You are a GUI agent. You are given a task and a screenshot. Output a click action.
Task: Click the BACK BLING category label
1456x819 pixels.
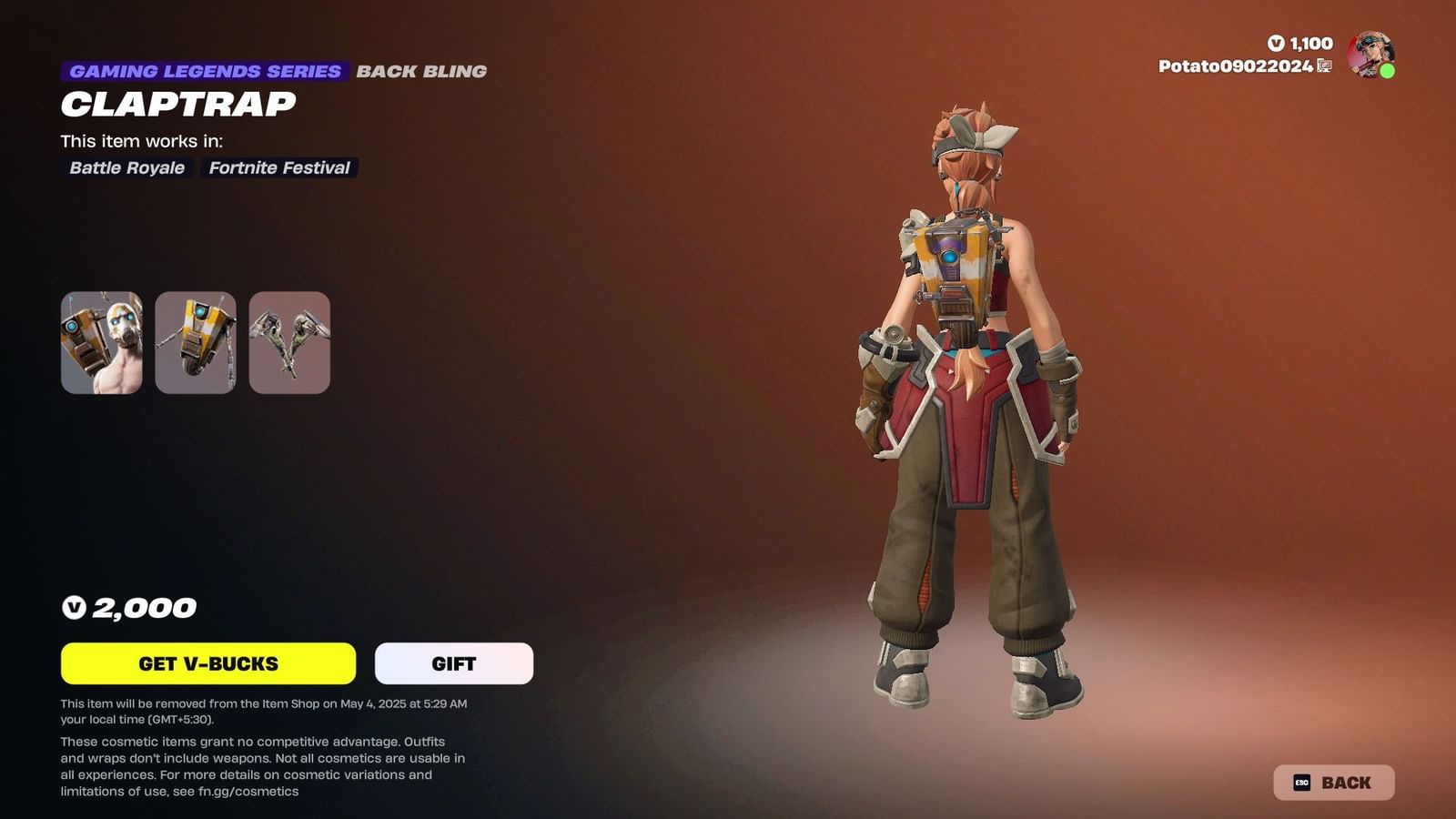(422, 70)
